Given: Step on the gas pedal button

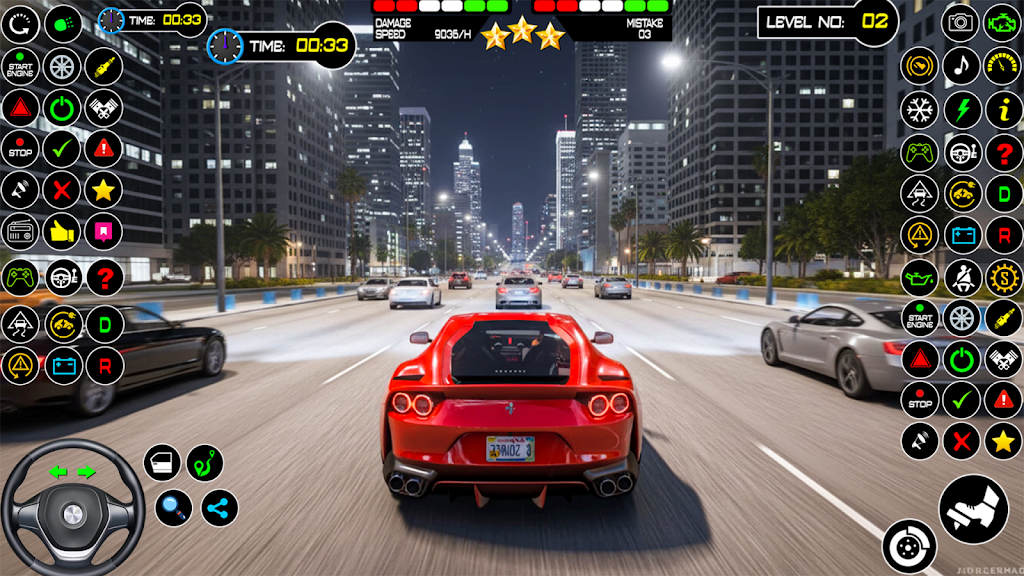Looking at the screenshot, I should (x=973, y=508).
